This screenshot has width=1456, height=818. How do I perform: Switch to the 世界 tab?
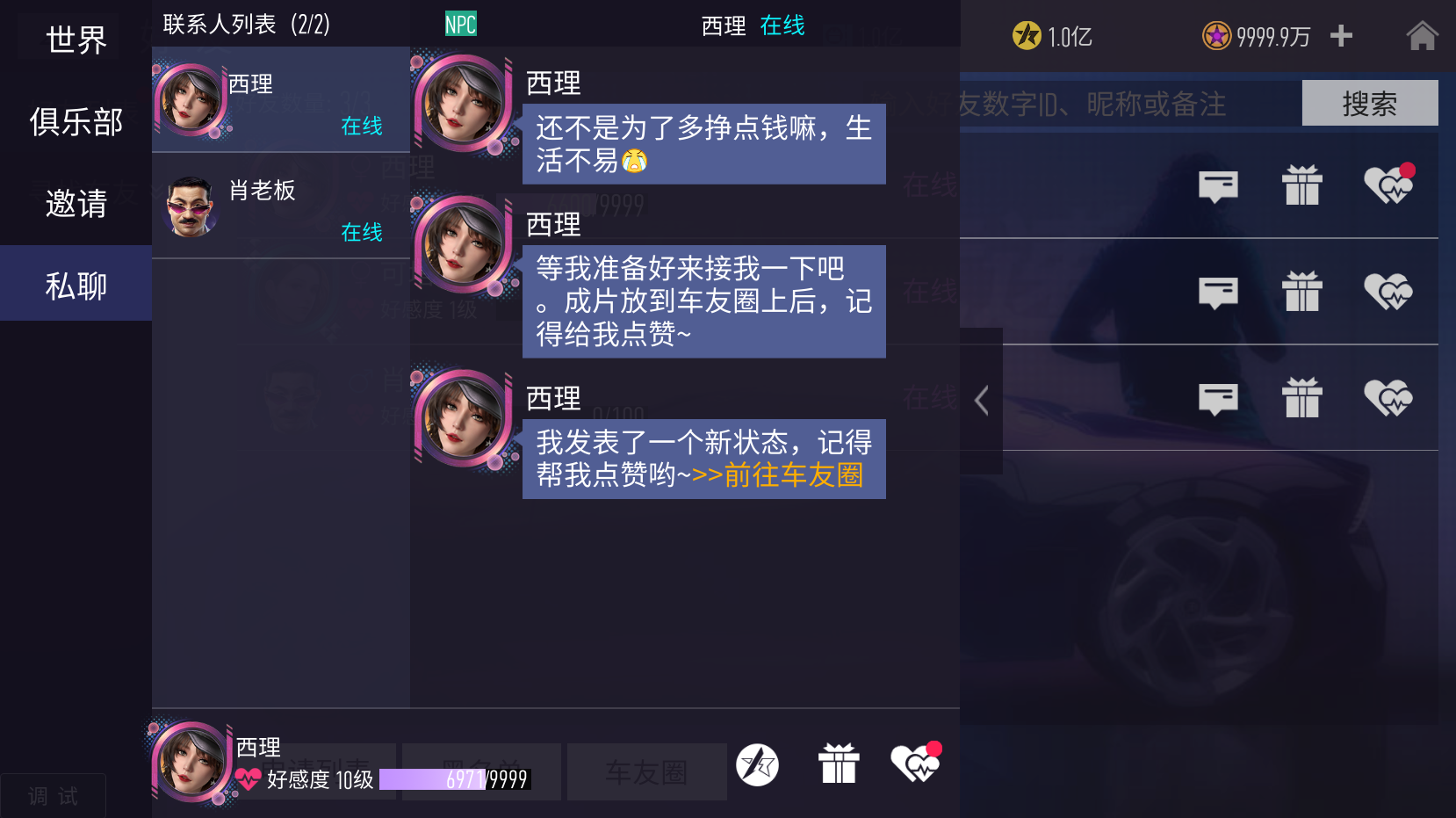click(x=75, y=37)
